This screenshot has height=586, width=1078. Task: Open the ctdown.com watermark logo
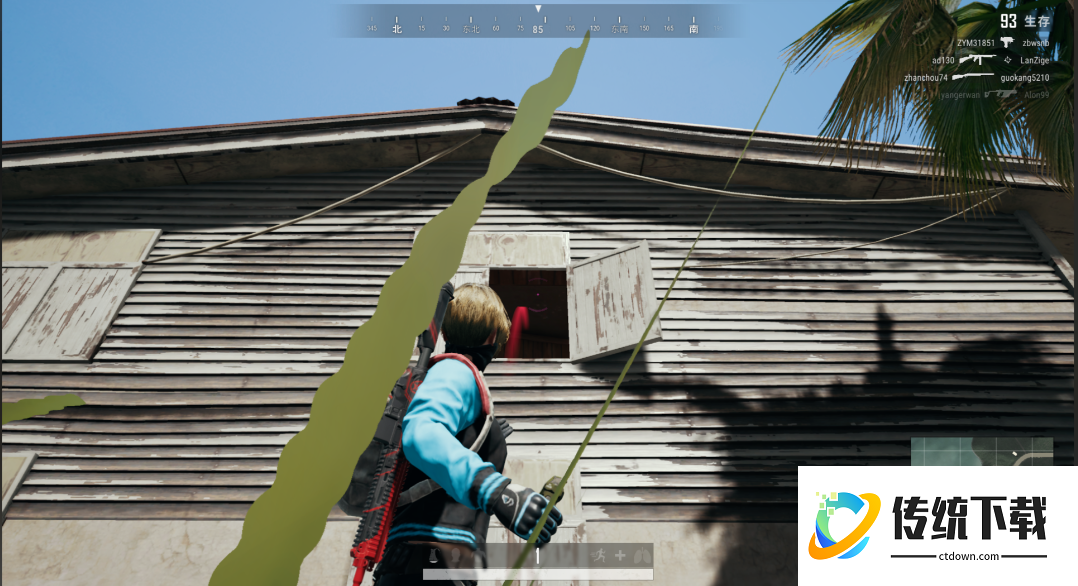pyautogui.click(x=936, y=525)
